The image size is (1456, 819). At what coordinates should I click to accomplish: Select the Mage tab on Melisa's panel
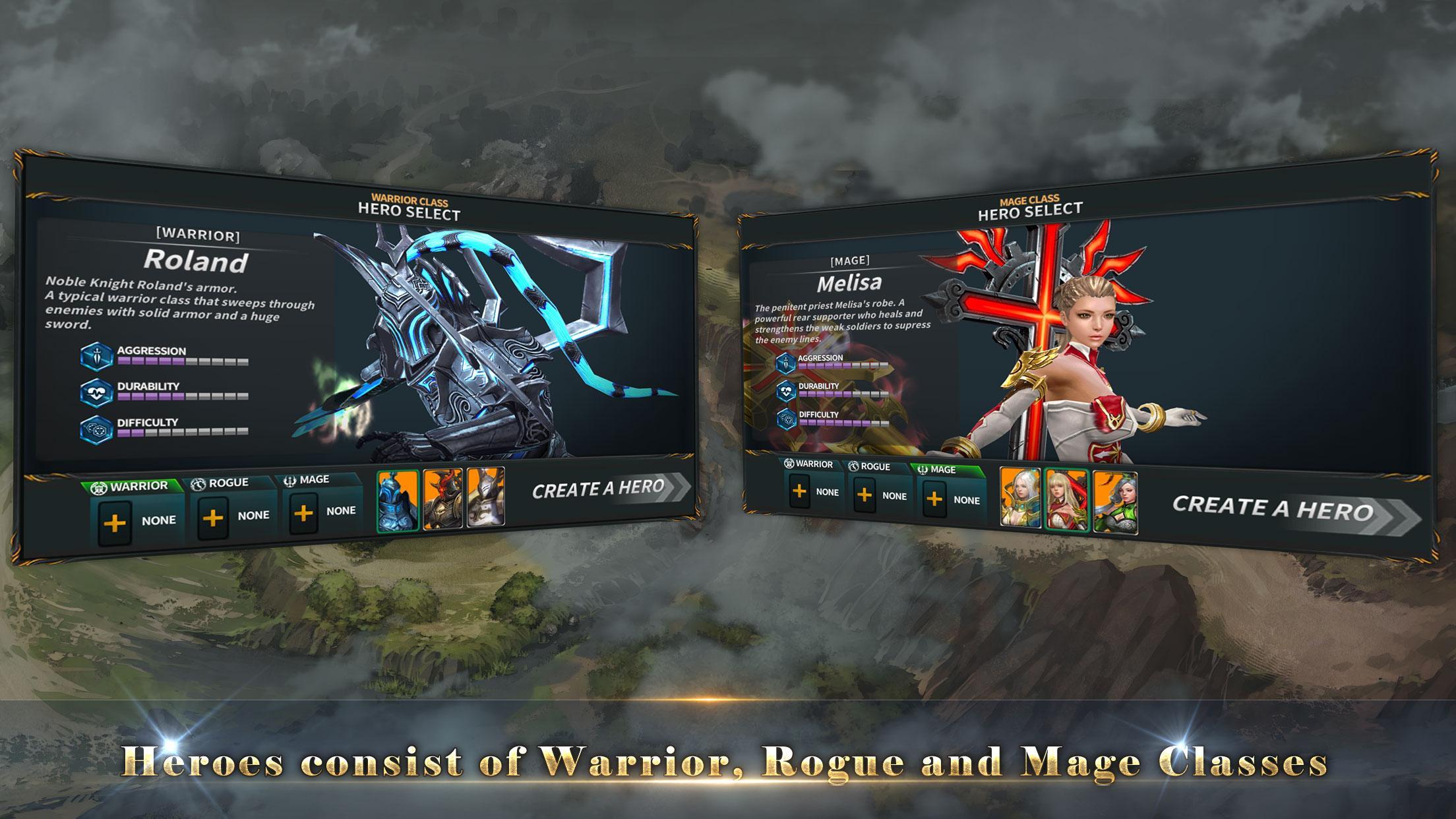(x=942, y=470)
